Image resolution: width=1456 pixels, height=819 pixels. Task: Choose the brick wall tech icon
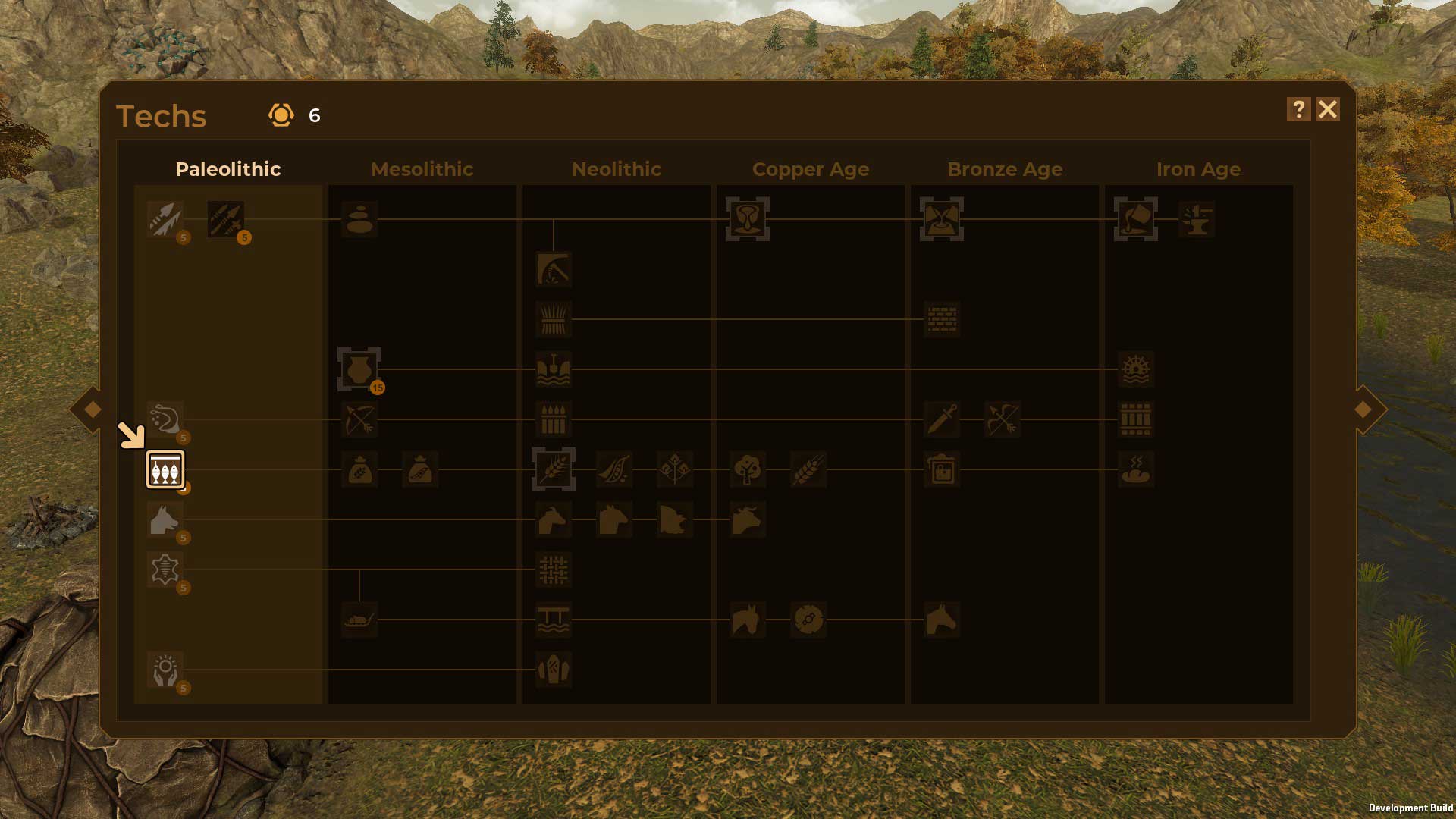click(x=941, y=319)
